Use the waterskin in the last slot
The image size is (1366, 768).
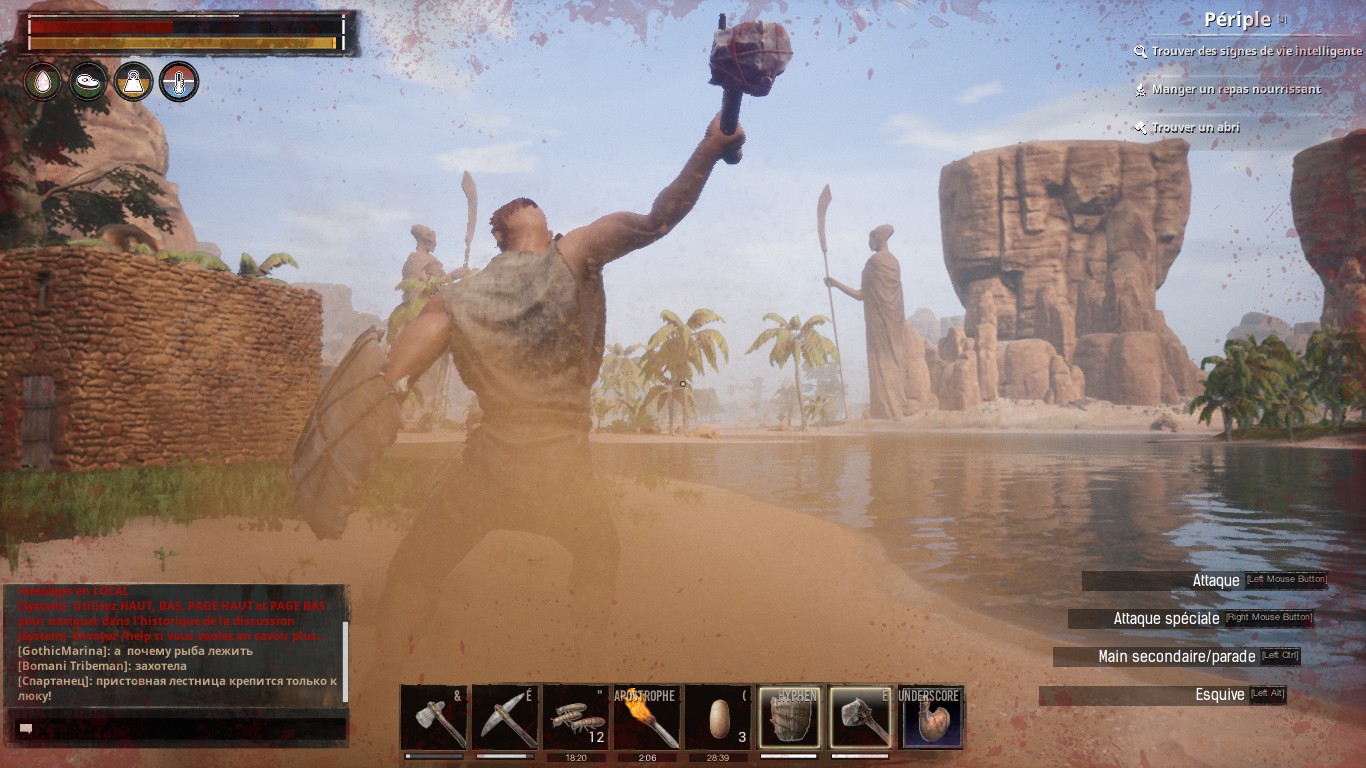931,717
